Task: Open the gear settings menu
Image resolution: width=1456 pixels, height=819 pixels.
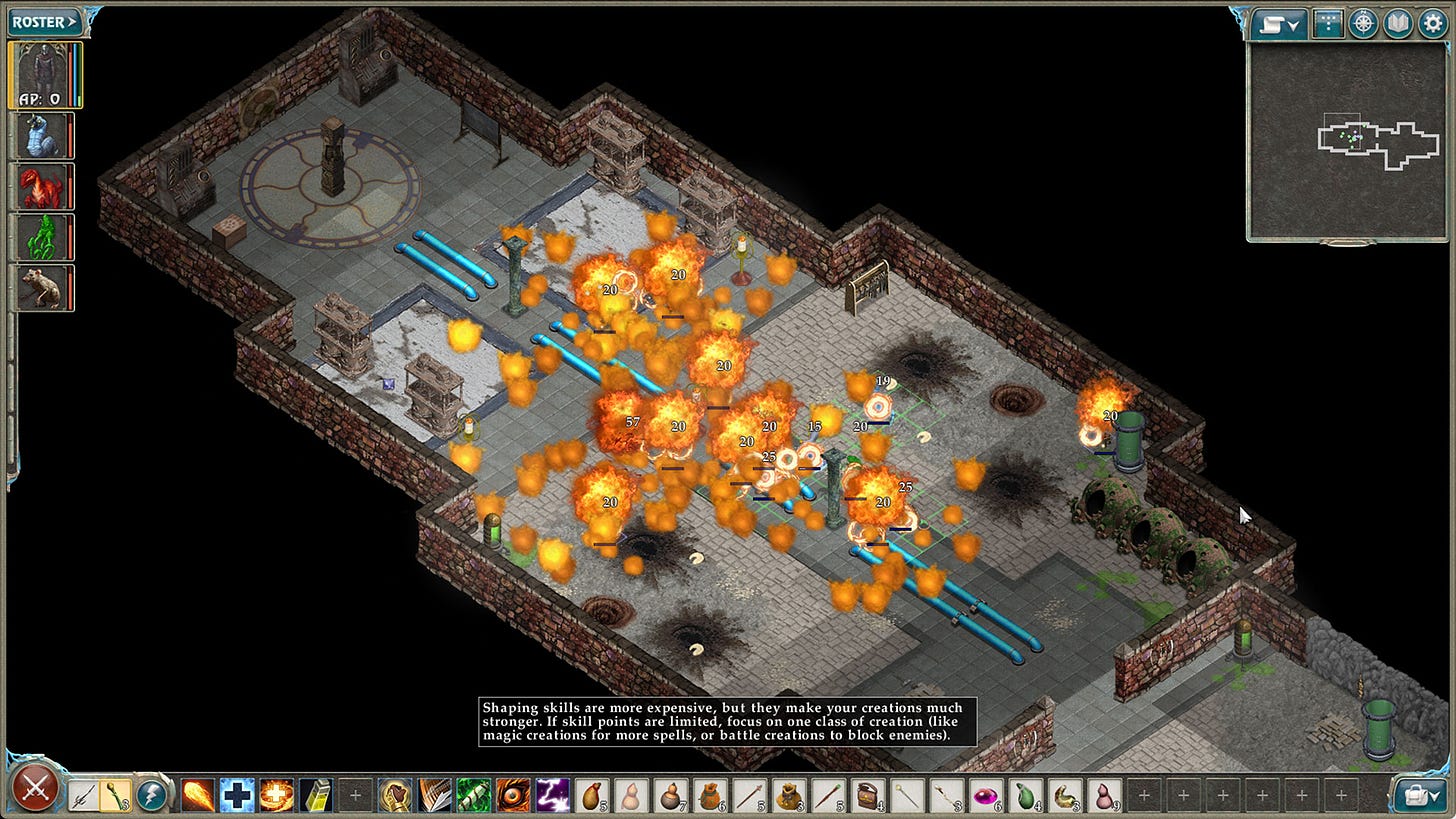Action: pos(1431,24)
